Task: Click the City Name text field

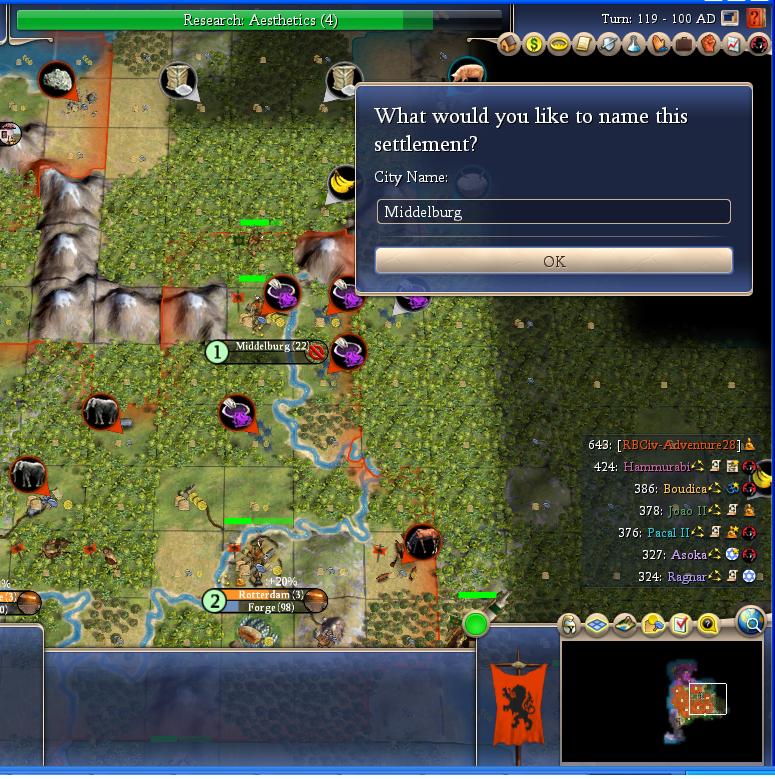Action: (x=553, y=212)
